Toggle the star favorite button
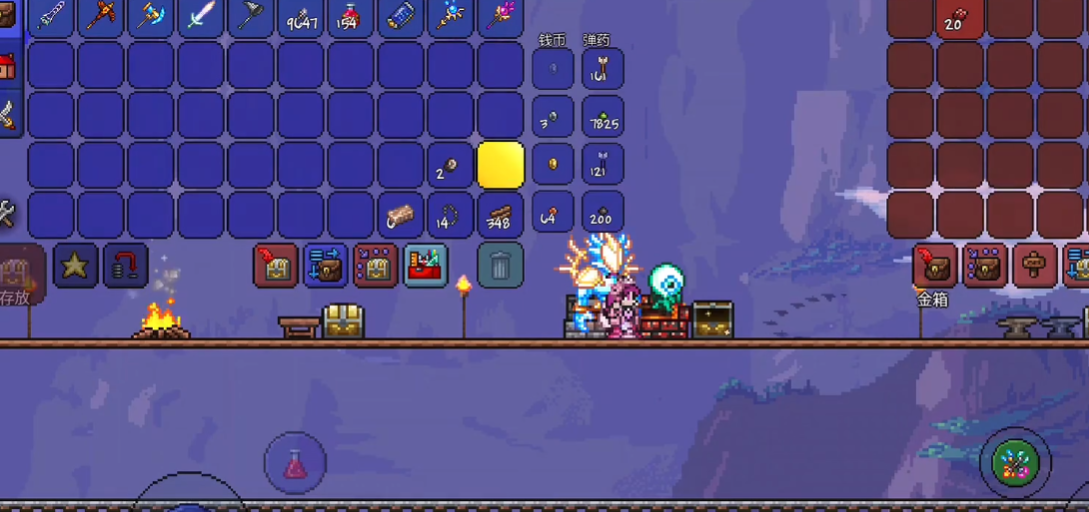The height and width of the screenshot is (512, 1089). [75, 266]
